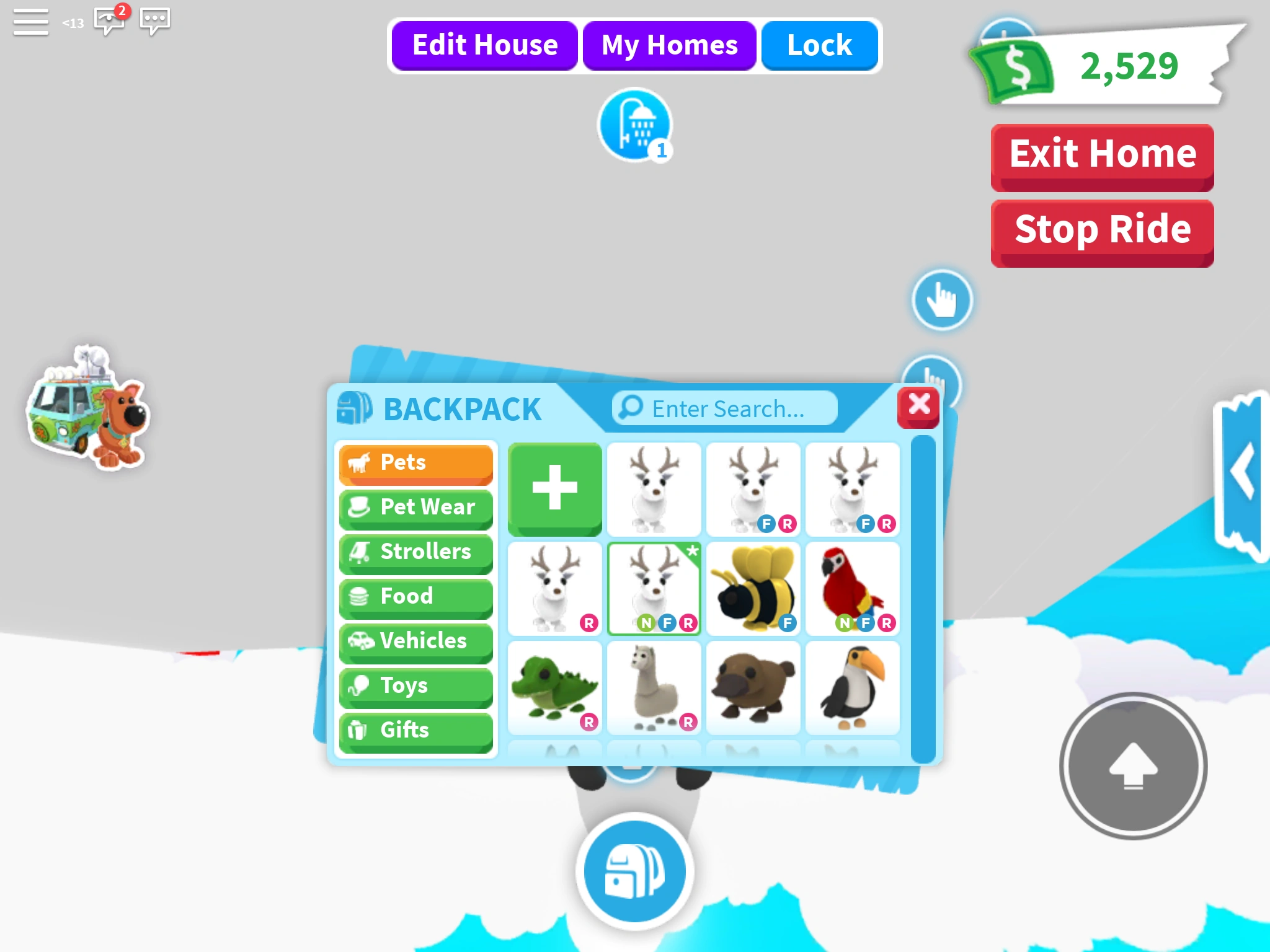
Task: Open the Gifts category
Action: point(415,730)
